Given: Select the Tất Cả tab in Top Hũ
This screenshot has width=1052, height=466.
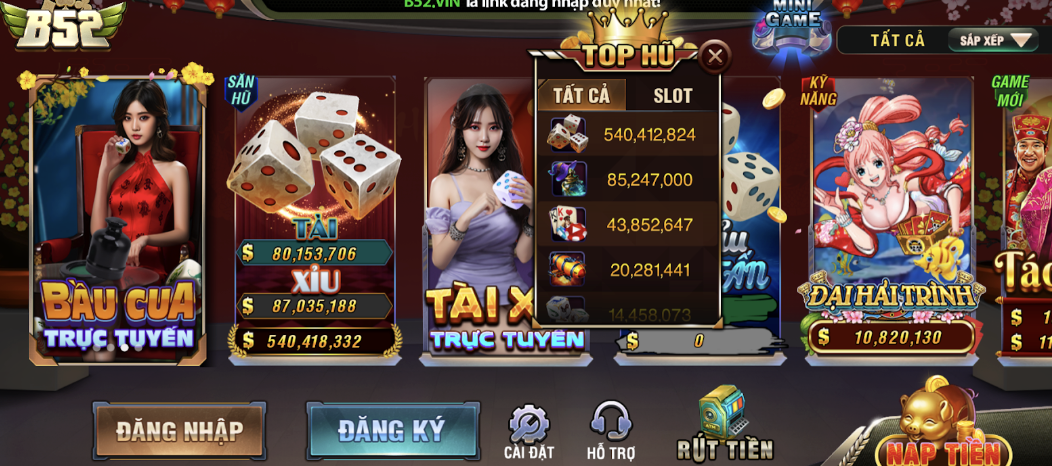Looking at the screenshot, I should pyautogui.click(x=581, y=96).
